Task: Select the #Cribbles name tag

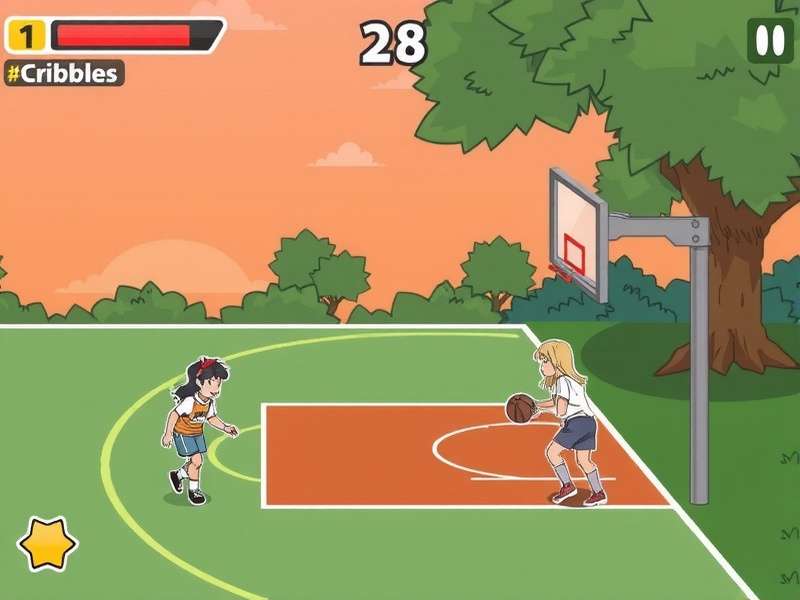Action: [64, 73]
